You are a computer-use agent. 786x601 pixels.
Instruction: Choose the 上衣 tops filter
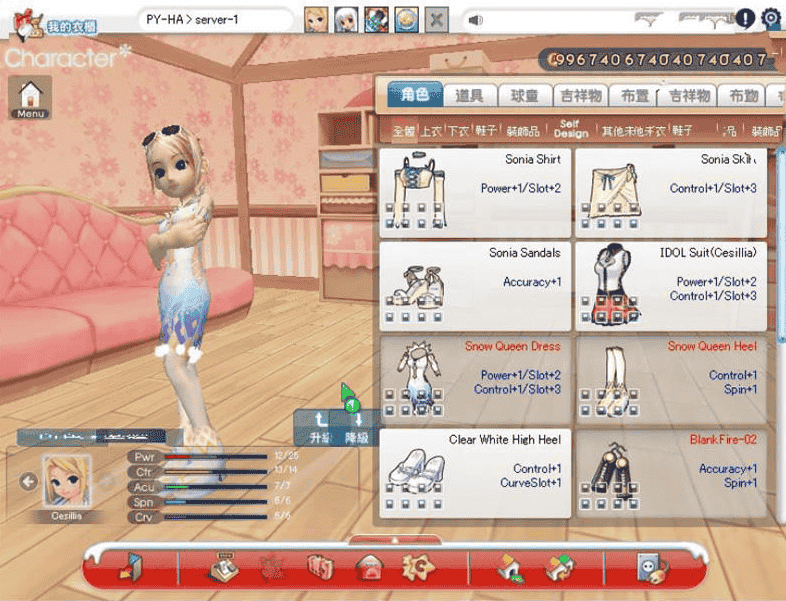pyautogui.click(x=431, y=131)
